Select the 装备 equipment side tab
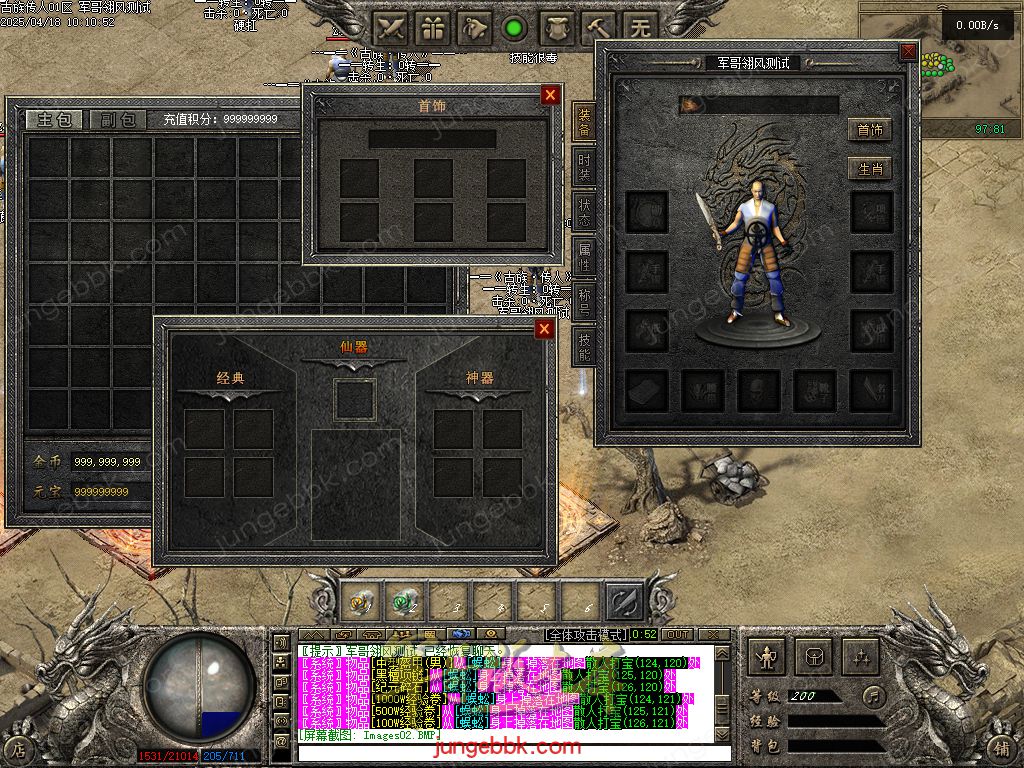Screen dimensions: 1024x768 pyautogui.click(x=584, y=121)
